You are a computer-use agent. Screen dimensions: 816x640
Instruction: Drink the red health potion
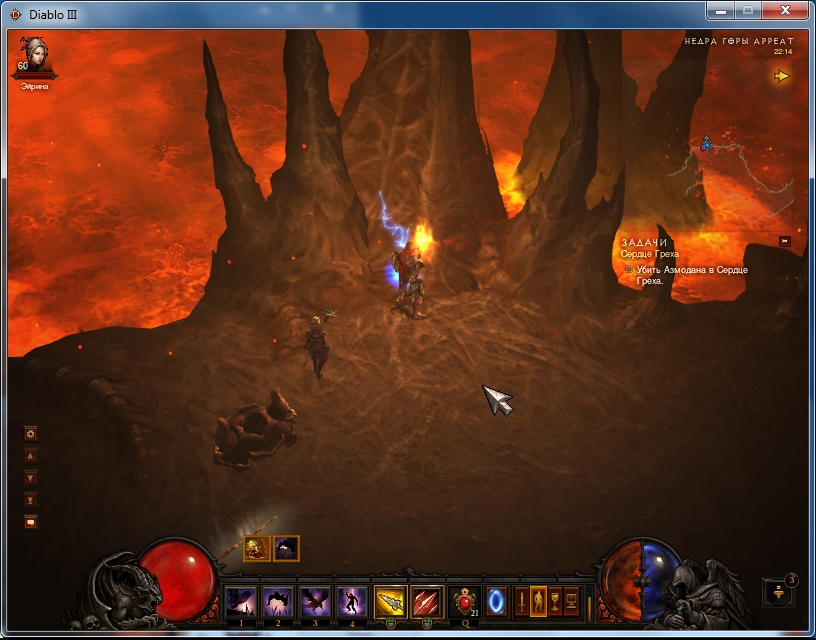coord(465,602)
